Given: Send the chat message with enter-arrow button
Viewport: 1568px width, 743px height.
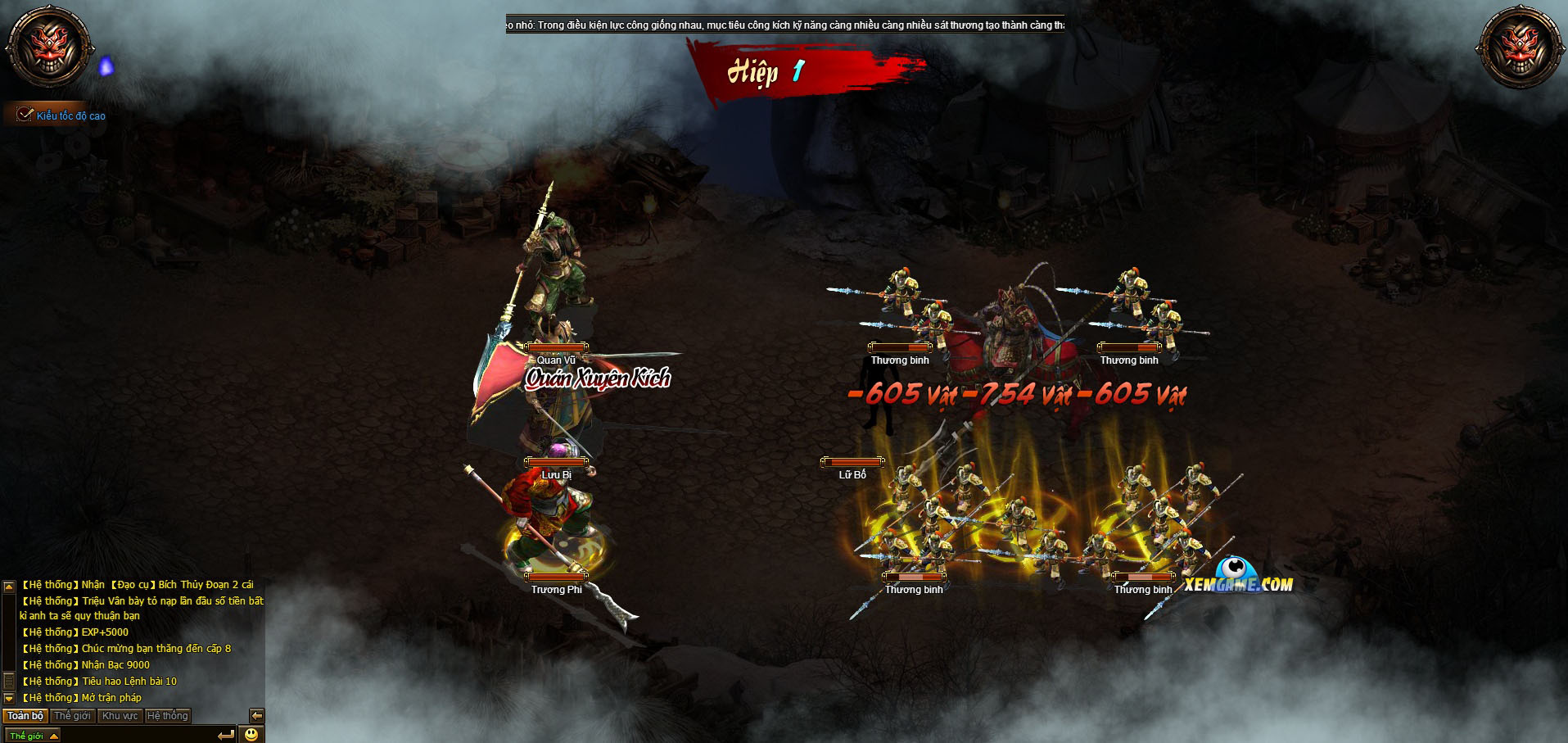Looking at the screenshot, I should [227, 735].
